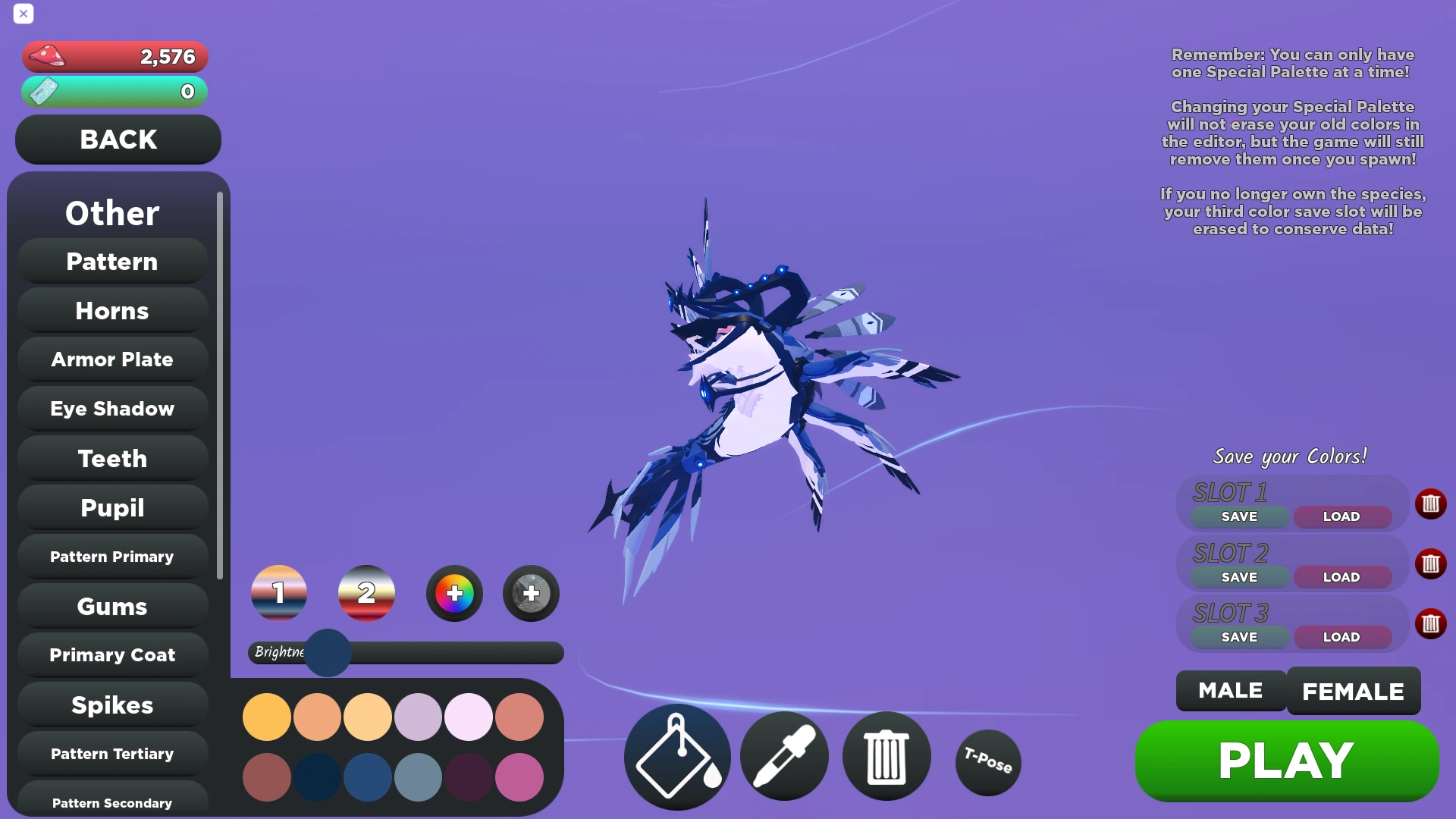Adjust the Brightness slider
The image size is (1456, 819).
328,653
